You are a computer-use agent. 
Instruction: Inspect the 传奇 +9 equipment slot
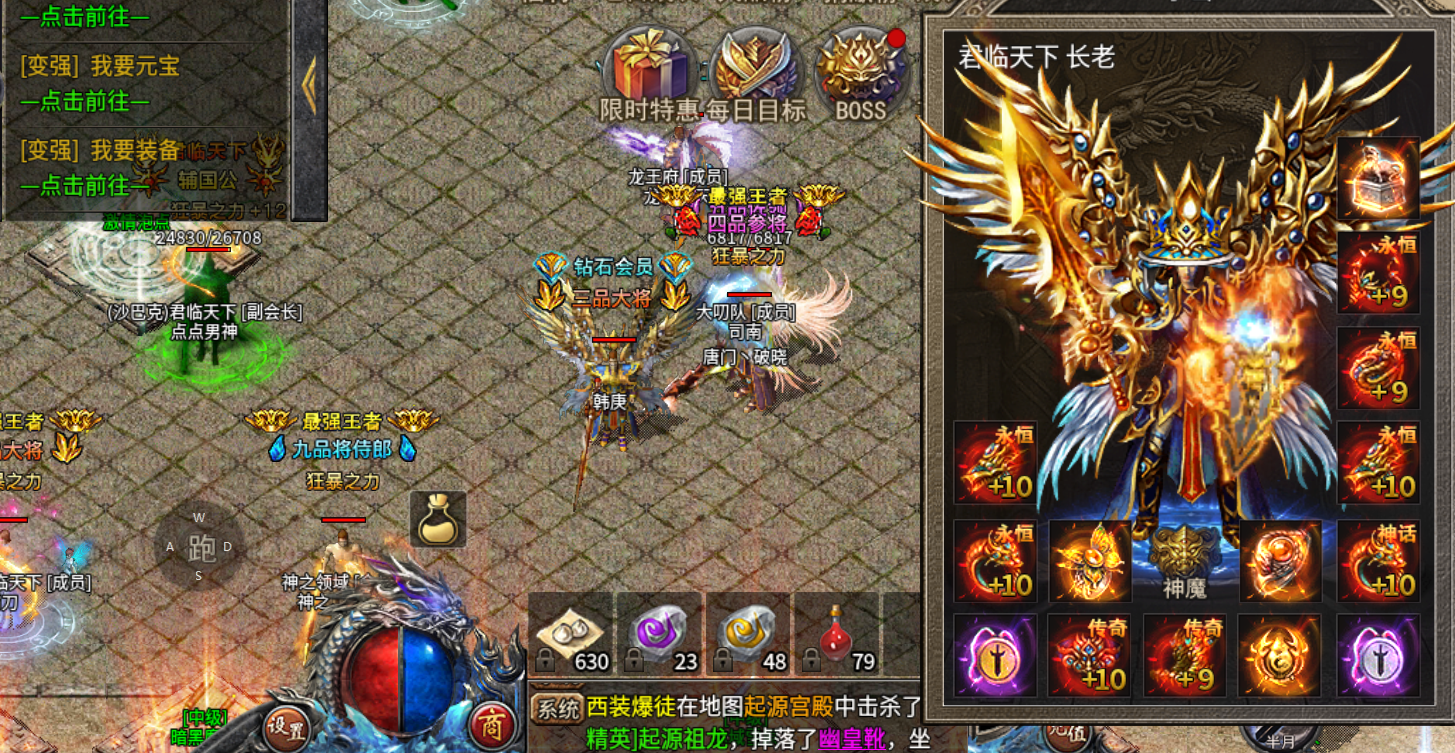click(x=1185, y=656)
